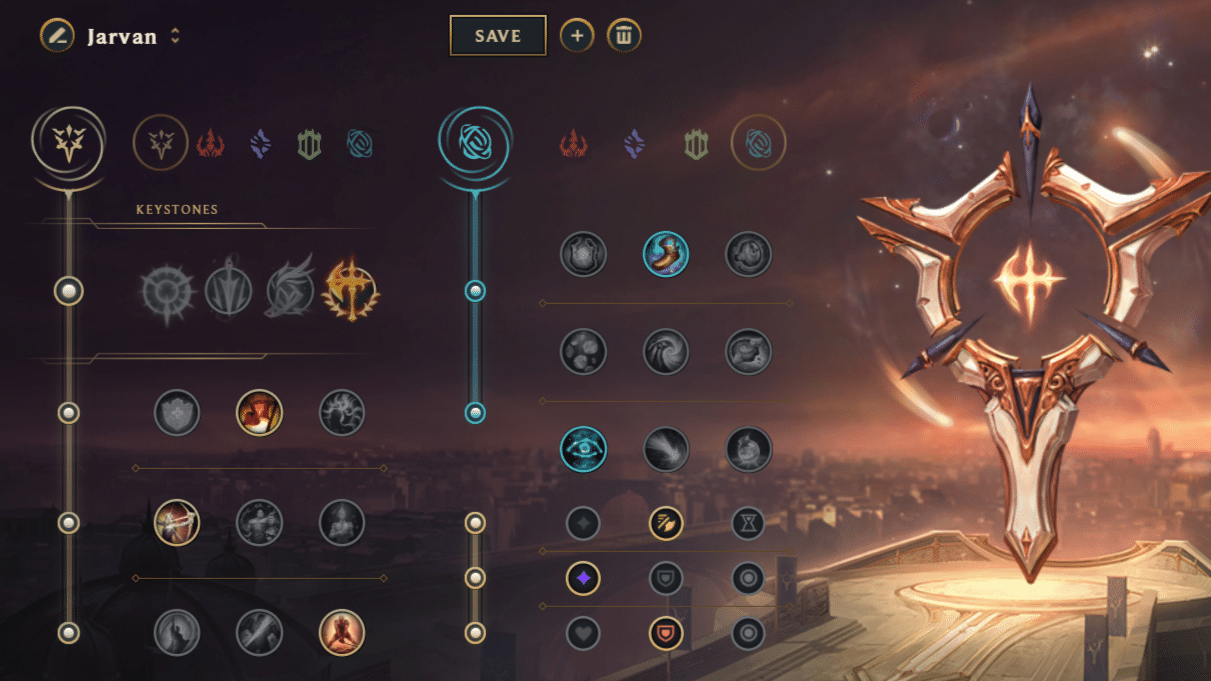Save the Jarvan rune page
1211x681 pixels.
point(498,36)
